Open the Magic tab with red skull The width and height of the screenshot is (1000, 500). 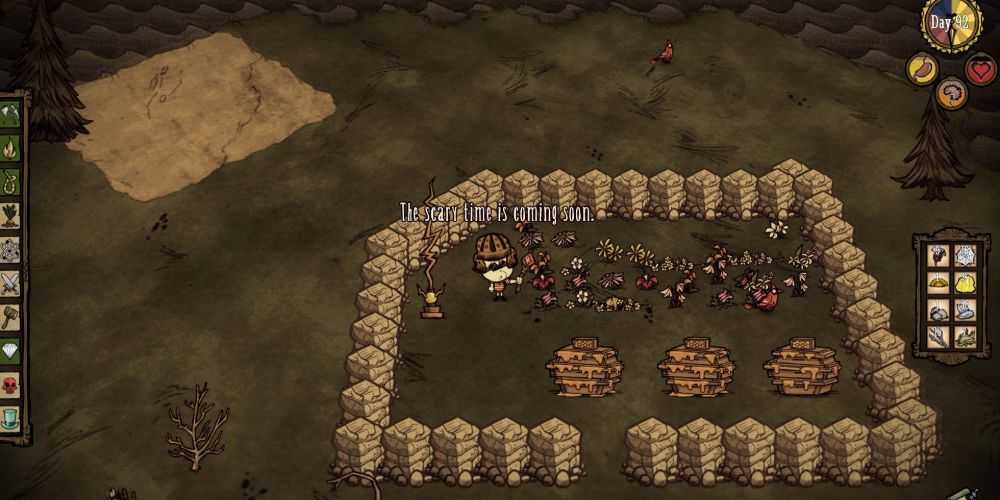point(11,385)
